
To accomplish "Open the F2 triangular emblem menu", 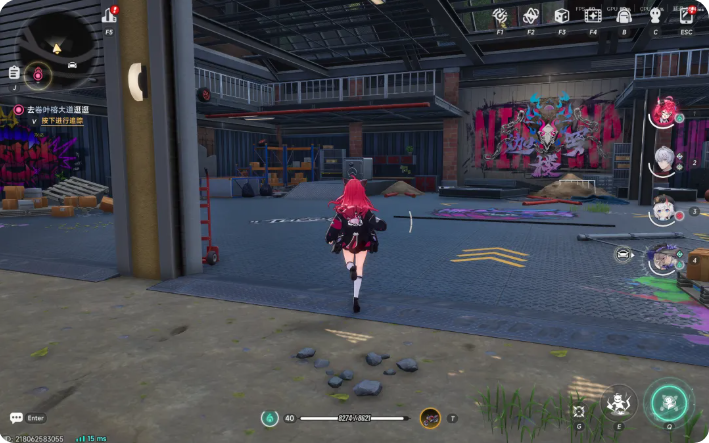I will point(531,16).
